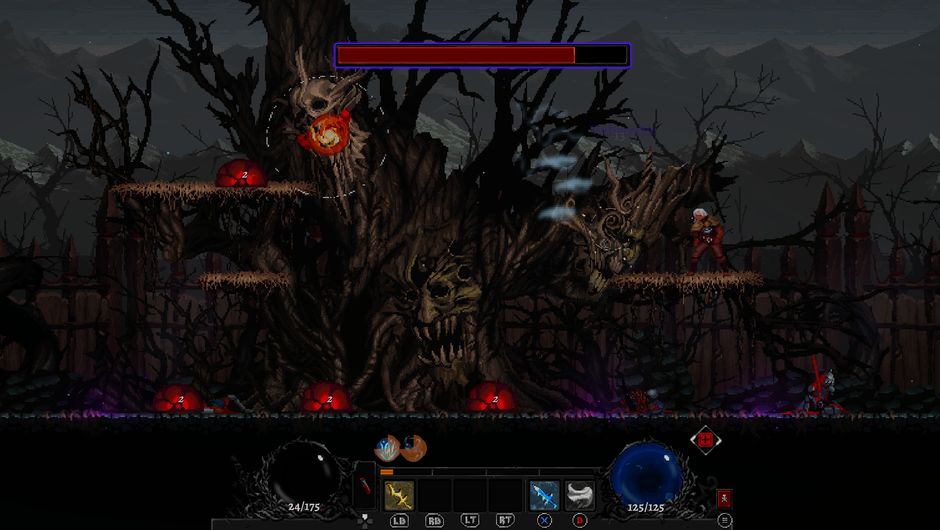
Task: Activate the blue ice sword ability
Action: 544,494
